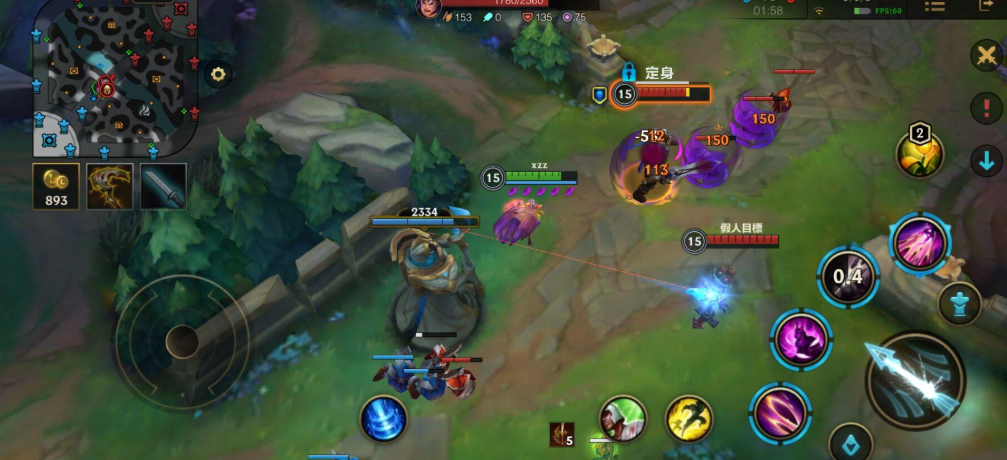Buy the recommended dark blade item
Screen dimensions: 1007x460
pos(163,186)
